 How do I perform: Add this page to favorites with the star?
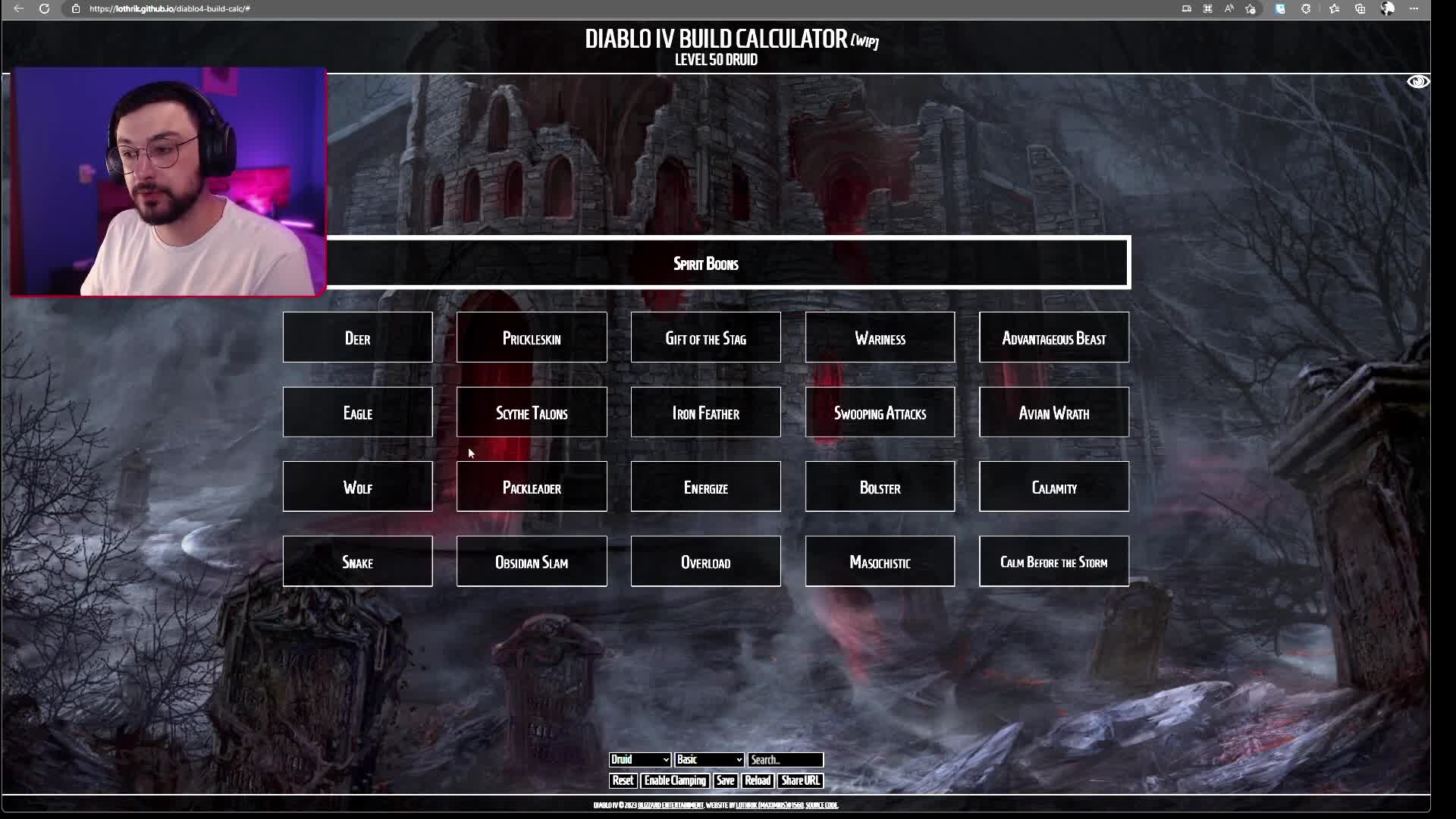tap(1250, 9)
